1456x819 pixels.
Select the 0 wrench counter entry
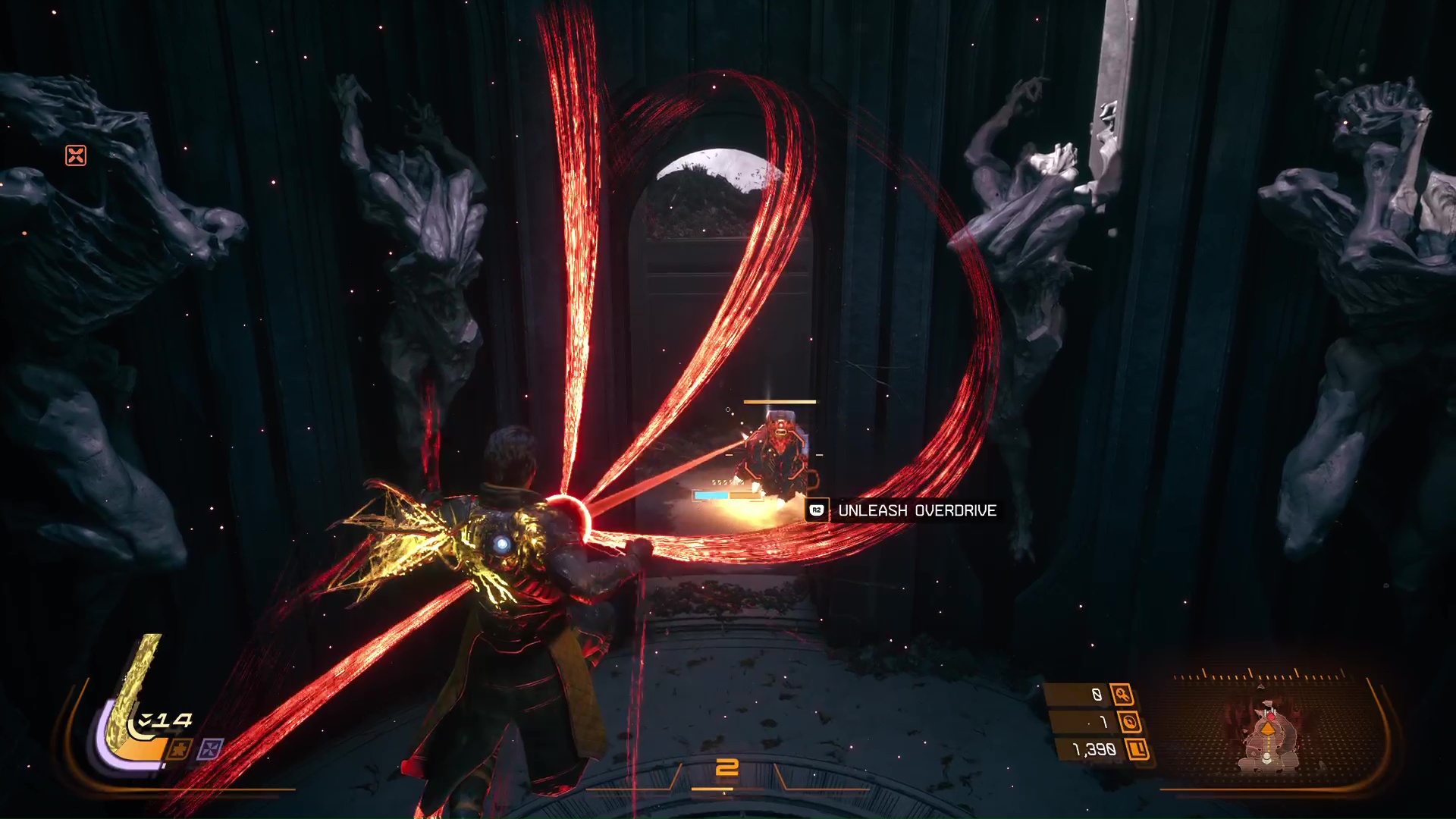(1097, 694)
